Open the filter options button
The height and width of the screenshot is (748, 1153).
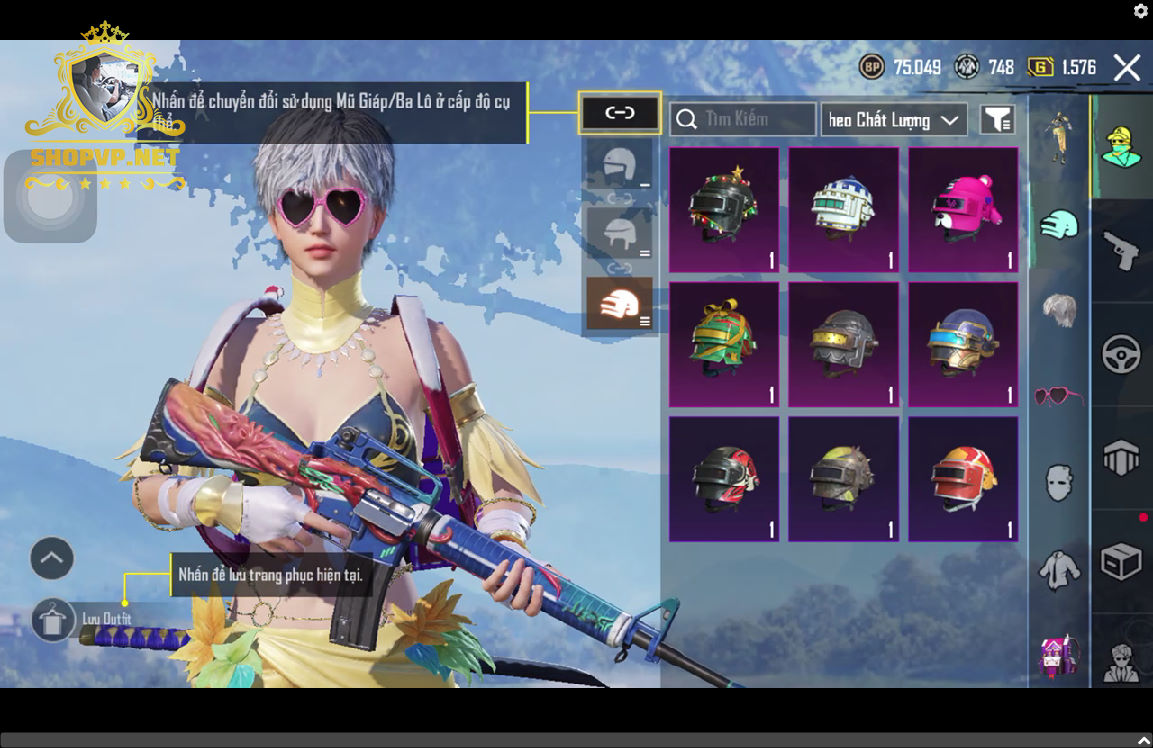click(x=997, y=120)
